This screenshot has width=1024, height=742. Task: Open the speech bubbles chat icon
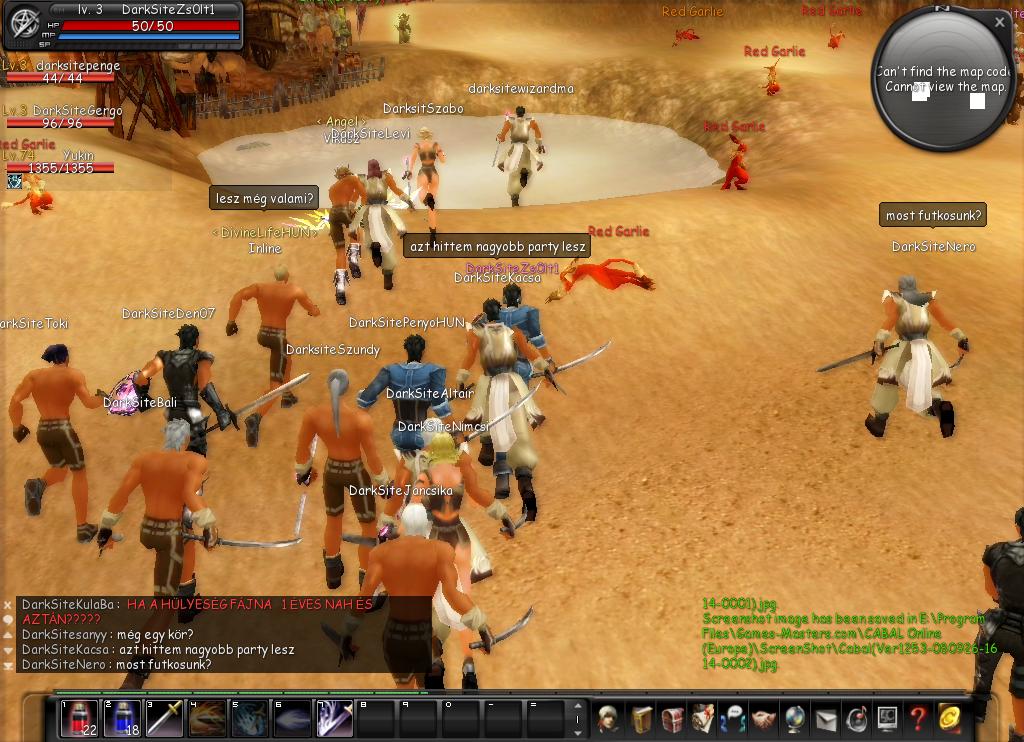click(x=733, y=718)
